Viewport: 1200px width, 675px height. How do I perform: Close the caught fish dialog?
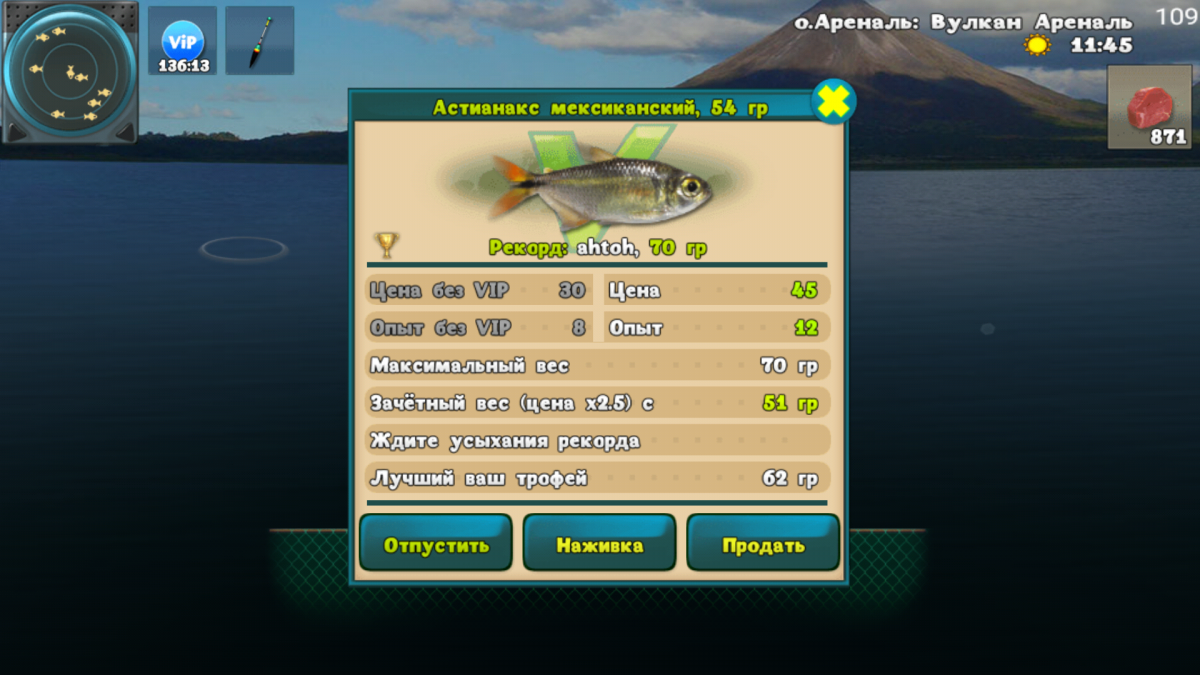pos(832,102)
